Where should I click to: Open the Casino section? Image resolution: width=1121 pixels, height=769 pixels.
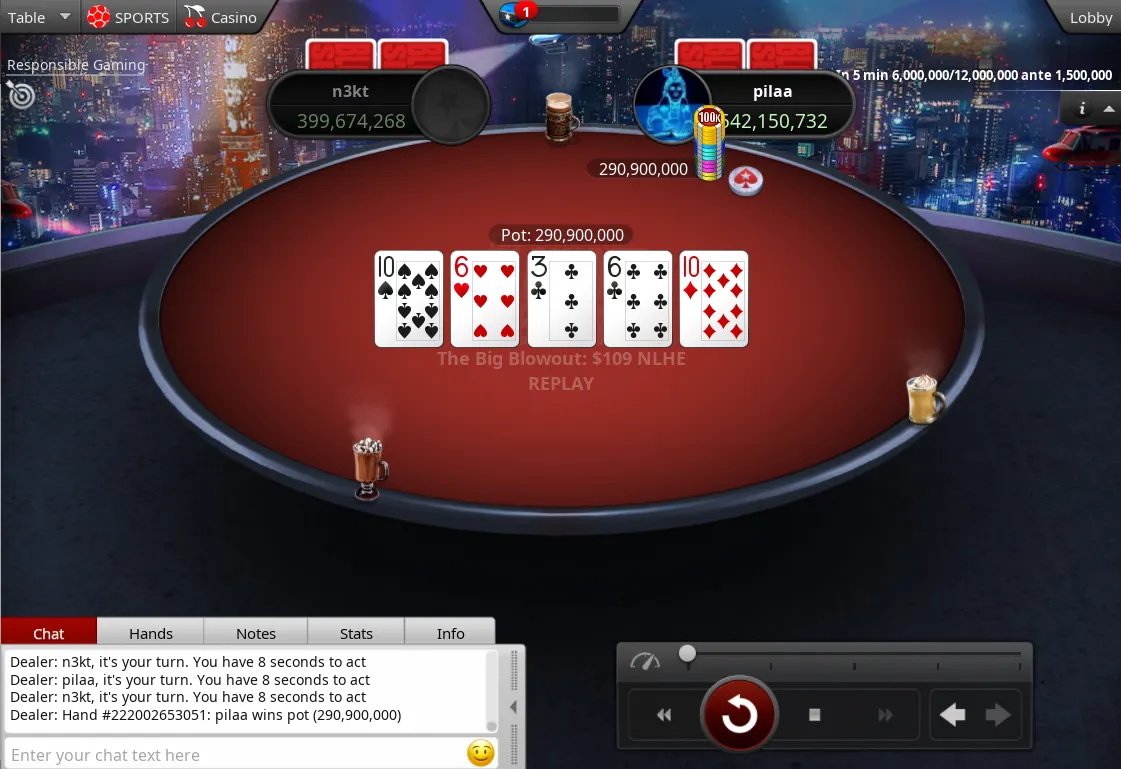click(221, 17)
